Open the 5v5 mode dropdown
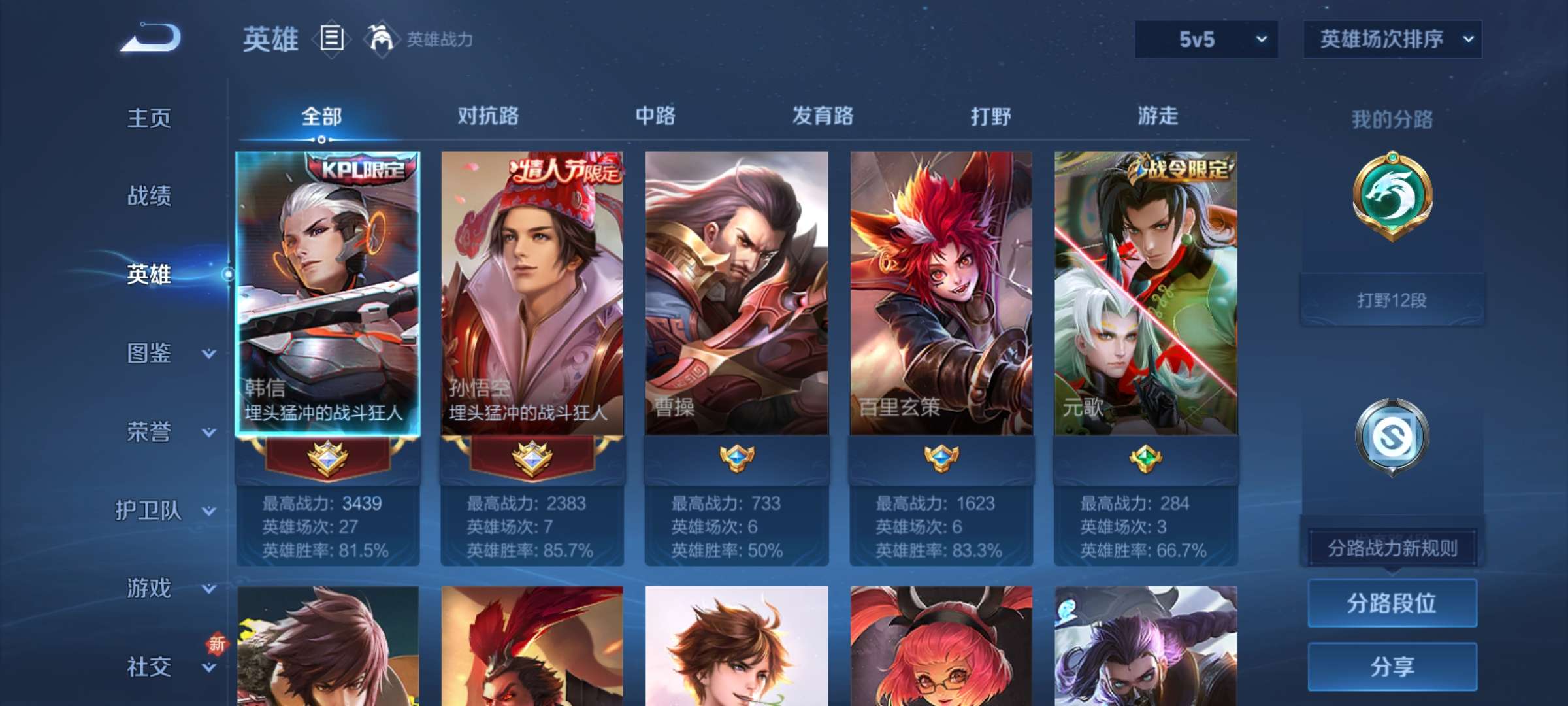Screen dimensions: 1568x706 [x=1205, y=41]
